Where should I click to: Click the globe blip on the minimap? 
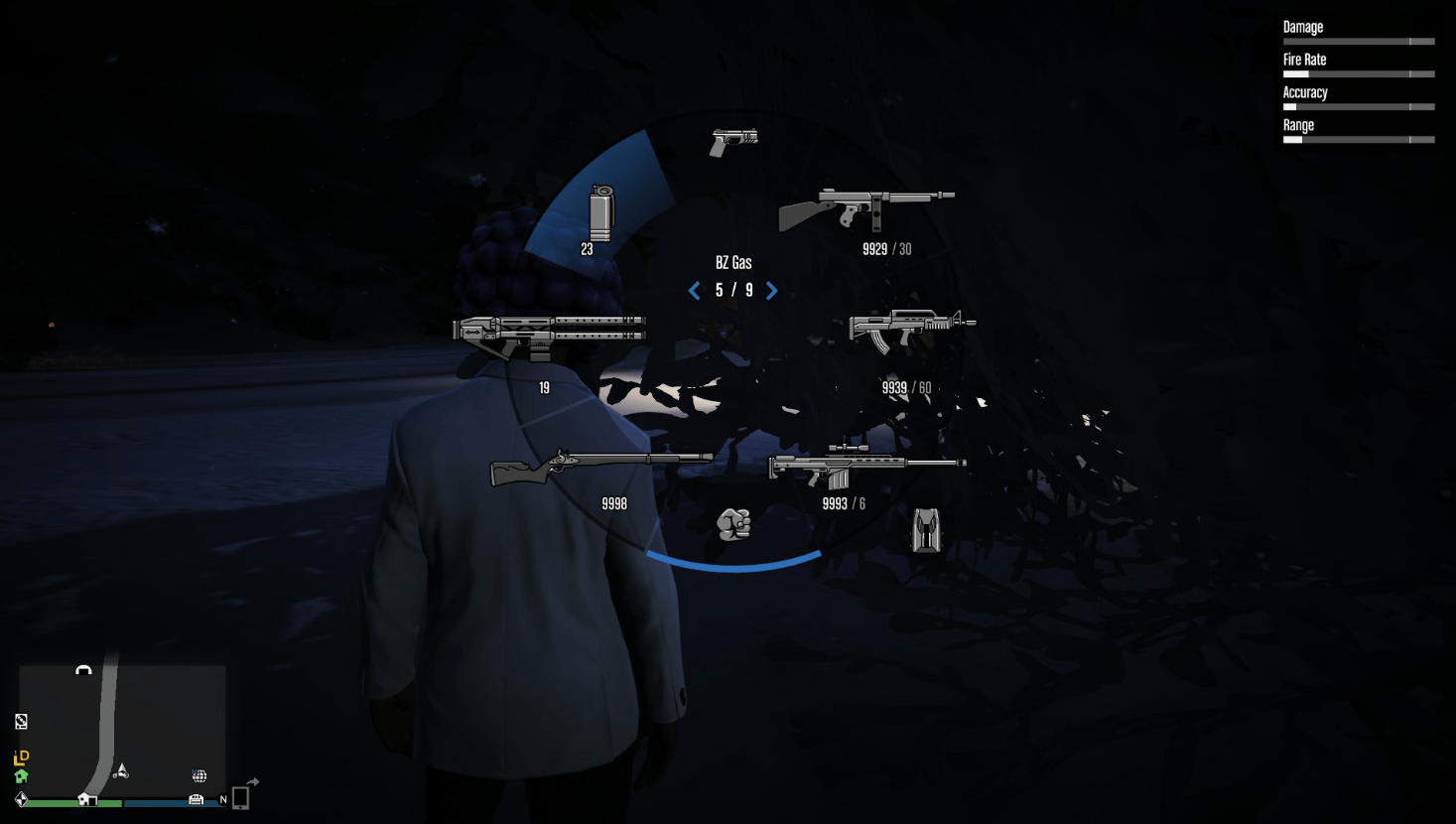[x=199, y=775]
